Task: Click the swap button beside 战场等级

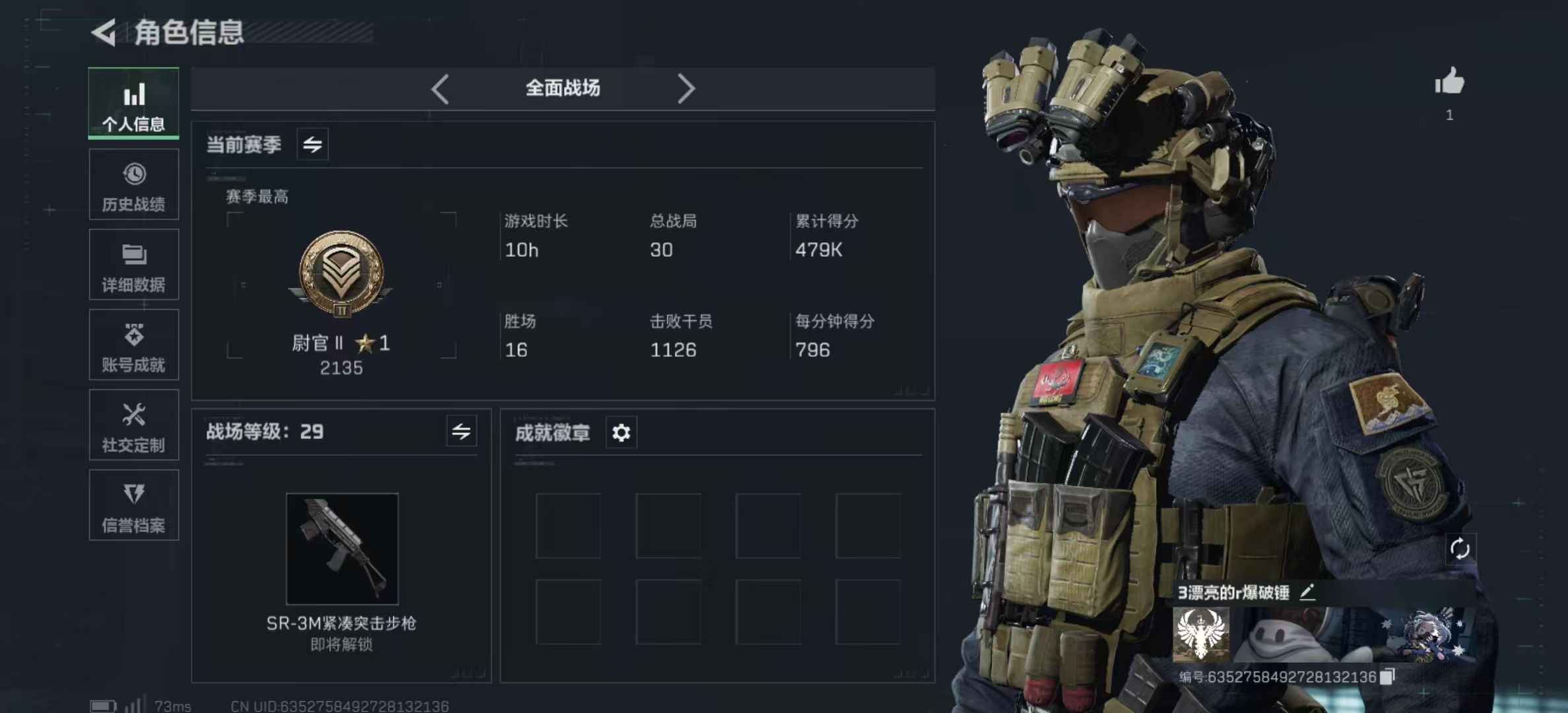Action: click(x=461, y=432)
